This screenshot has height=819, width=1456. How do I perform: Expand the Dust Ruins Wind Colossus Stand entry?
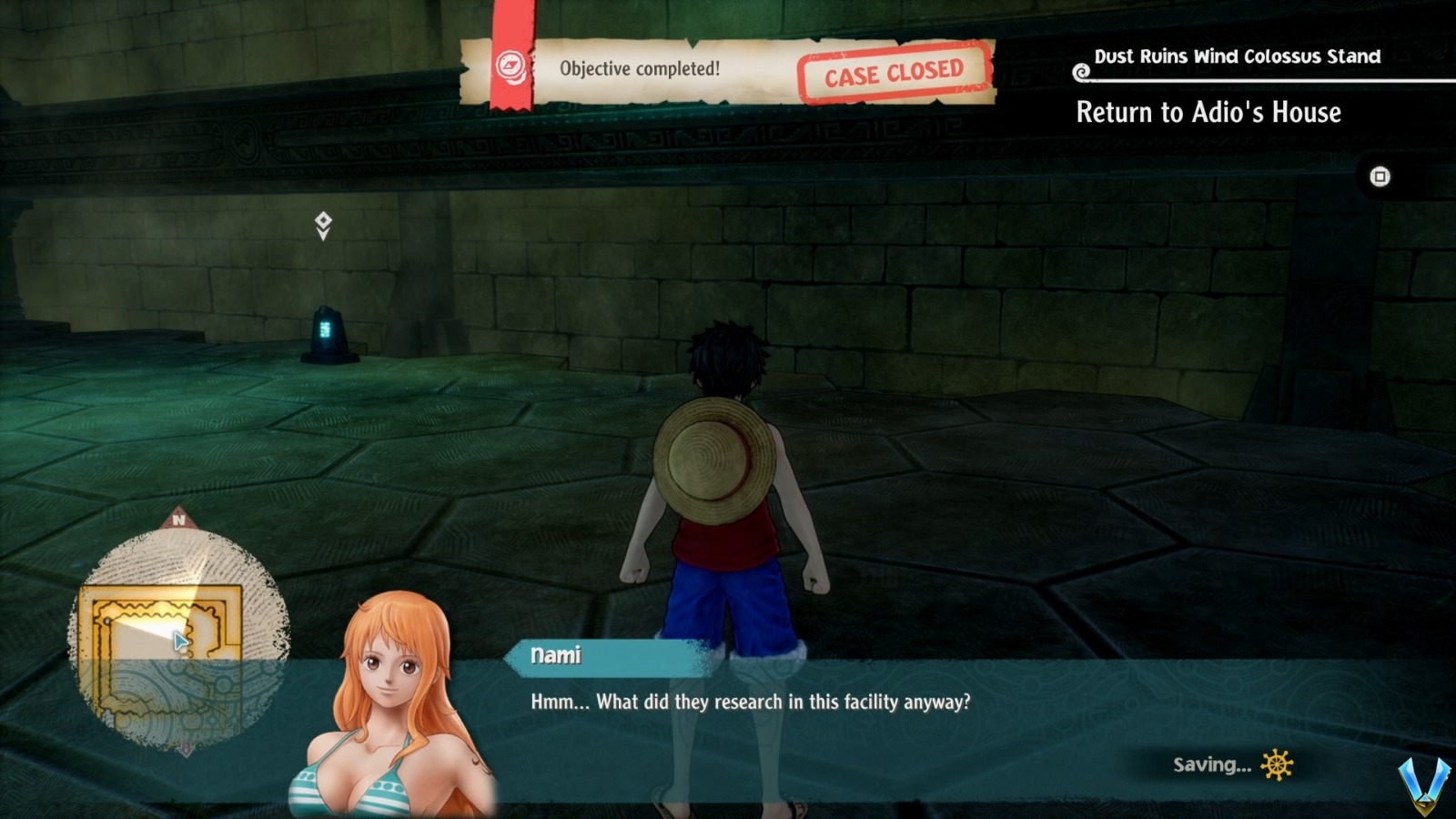[x=1238, y=56]
